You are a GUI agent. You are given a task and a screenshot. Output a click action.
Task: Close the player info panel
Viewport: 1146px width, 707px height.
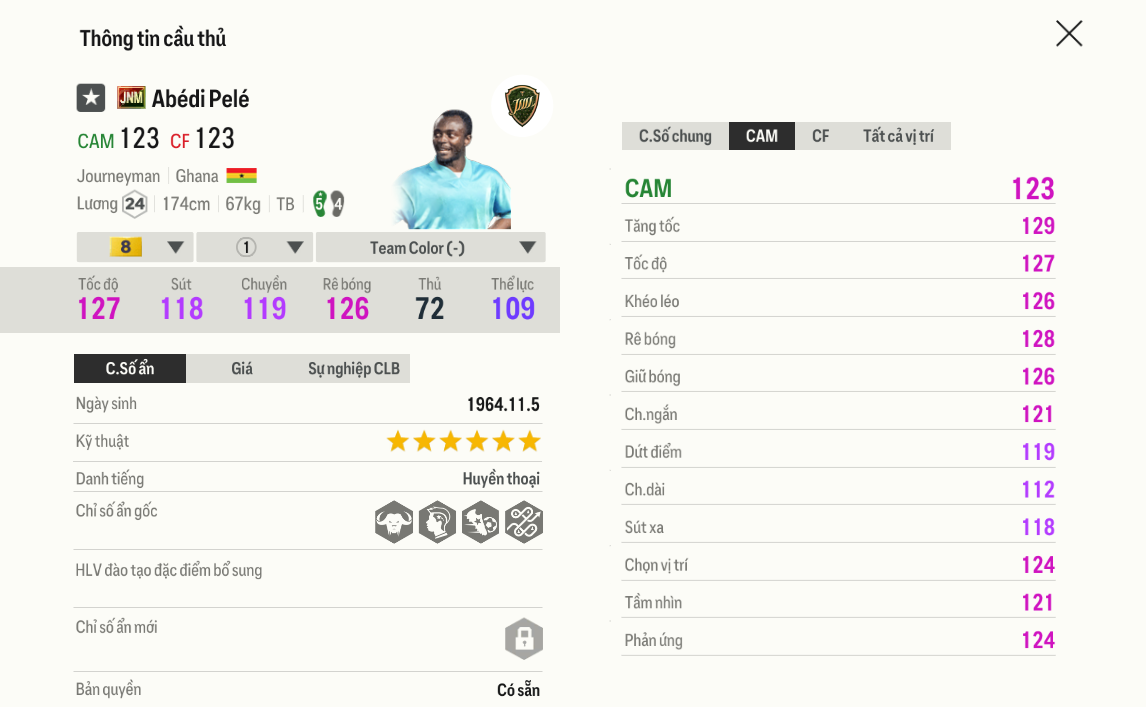pos(1069,34)
